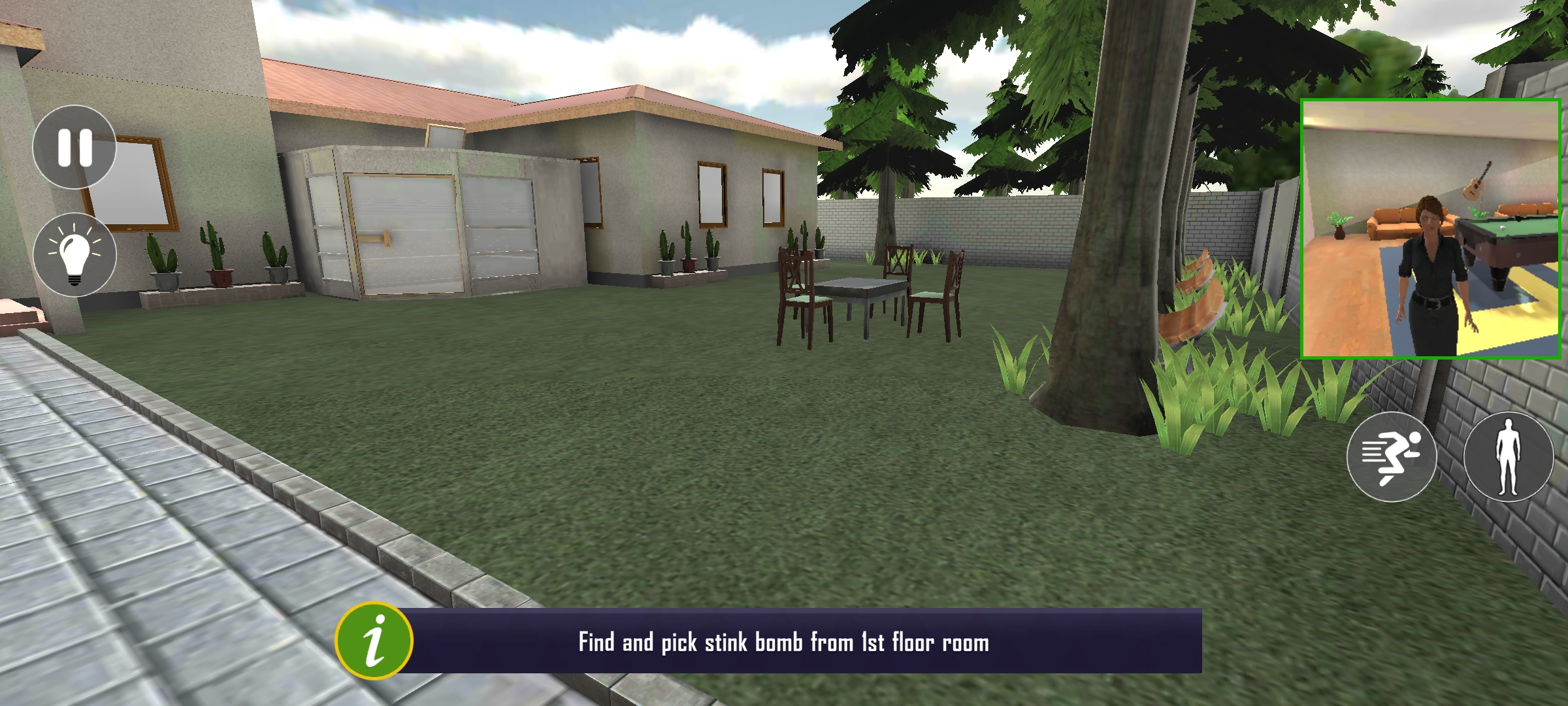Tap the lightbulb hint button
The height and width of the screenshot is (706, 1568).
point(74,255)
